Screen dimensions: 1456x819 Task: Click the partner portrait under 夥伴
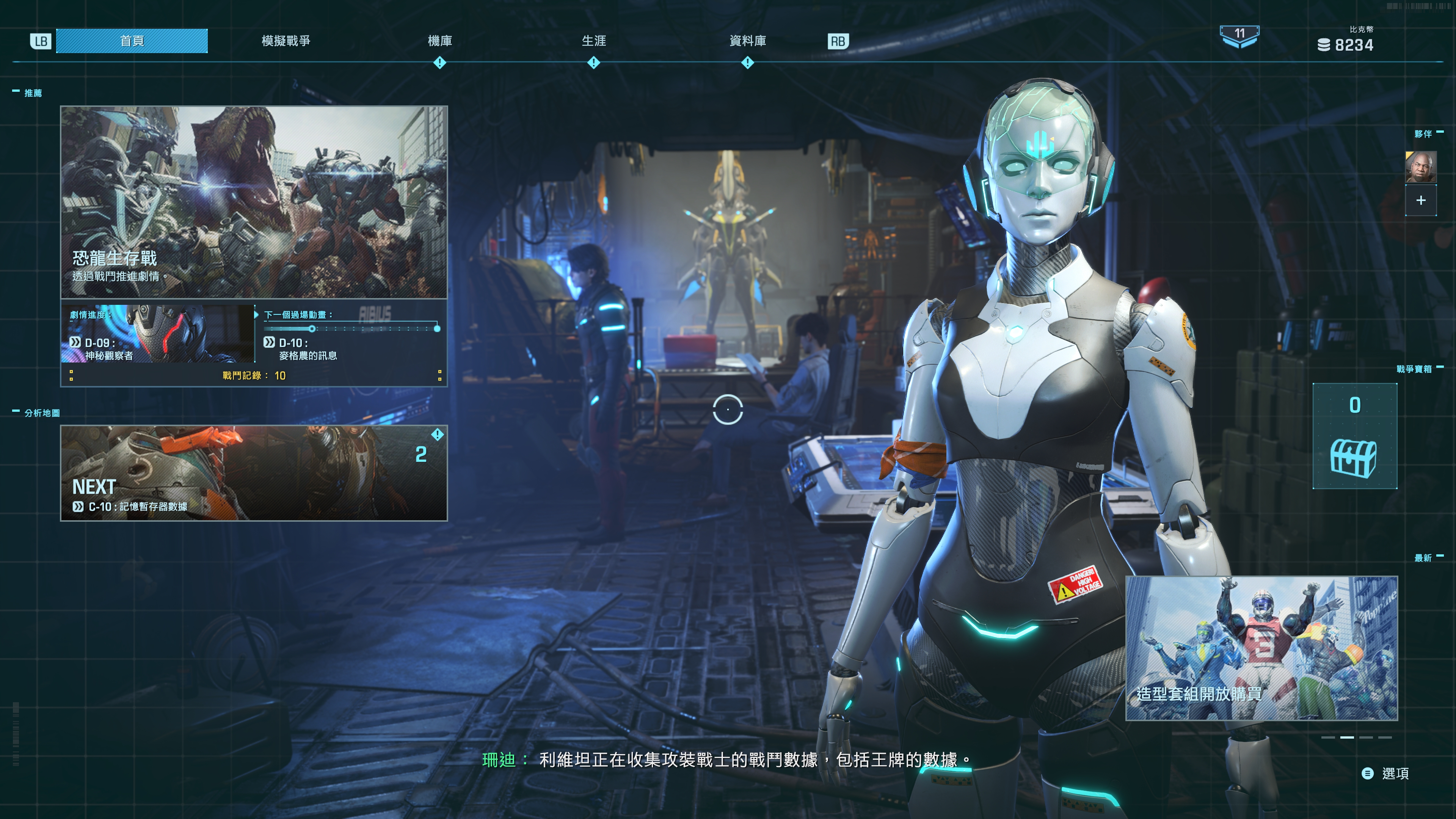(x=1420, y=167)
